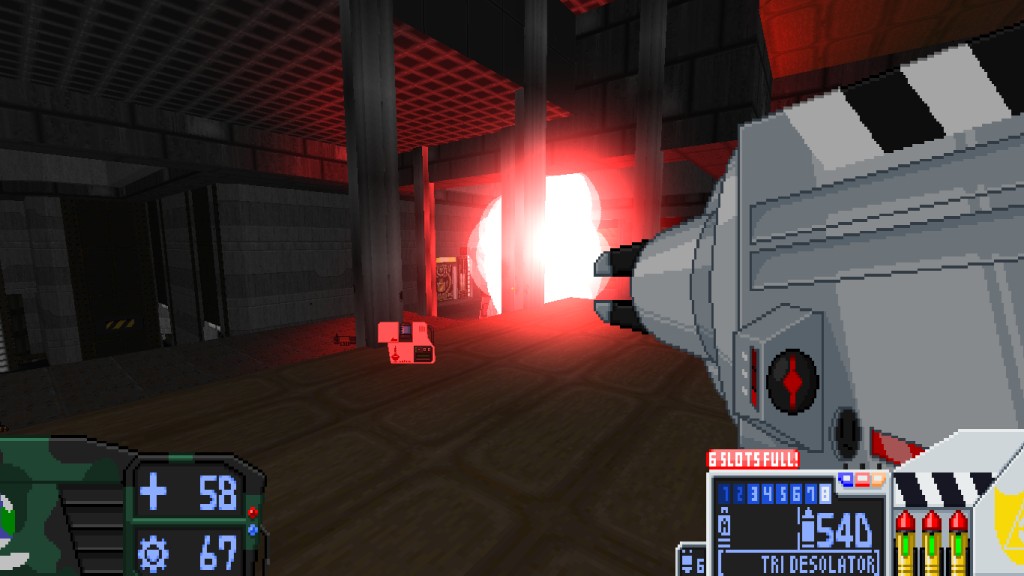Image resolution: width=1024 pixels, height=576 pixels.
Task: Click the armor gear icon
Action: click(154, 551)
